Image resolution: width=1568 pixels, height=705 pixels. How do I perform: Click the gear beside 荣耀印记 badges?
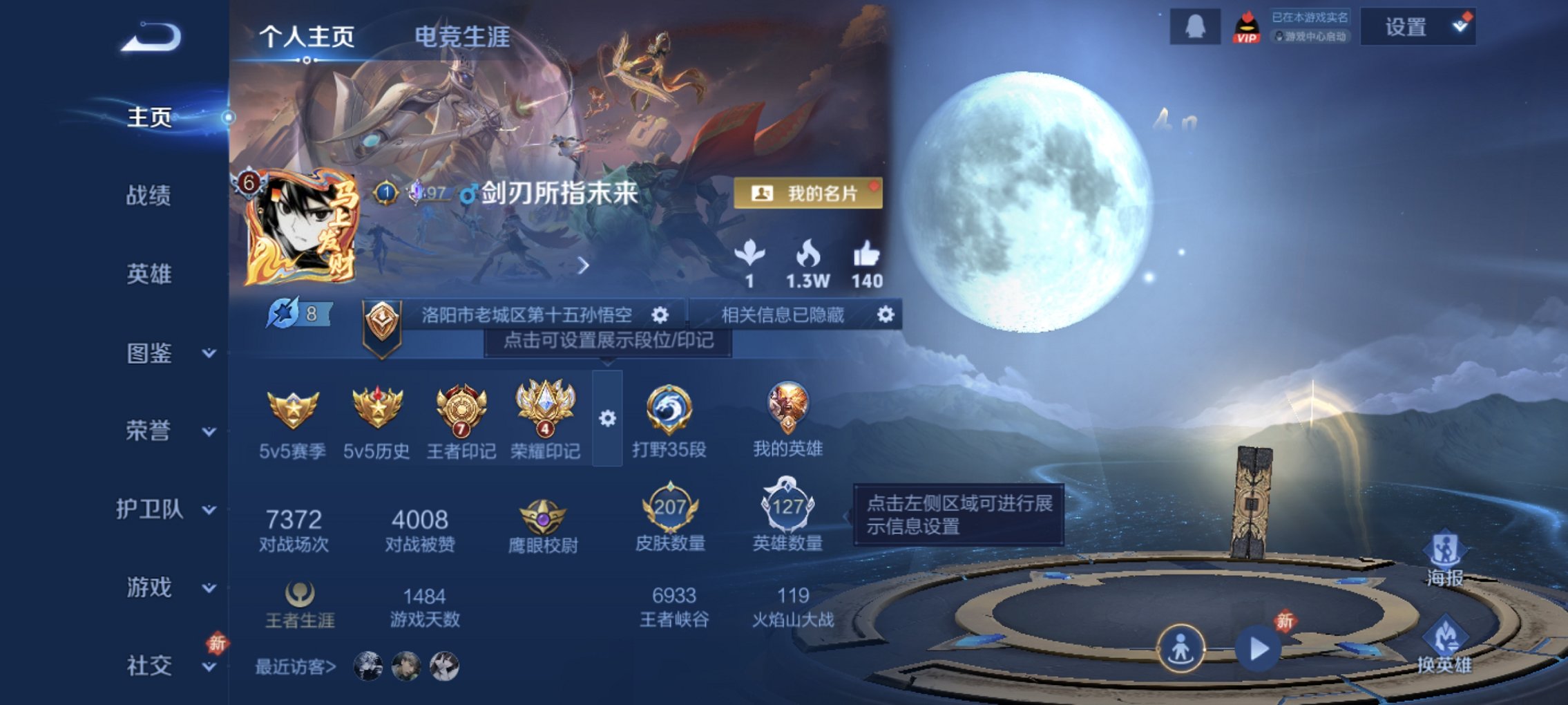(608, 418)
